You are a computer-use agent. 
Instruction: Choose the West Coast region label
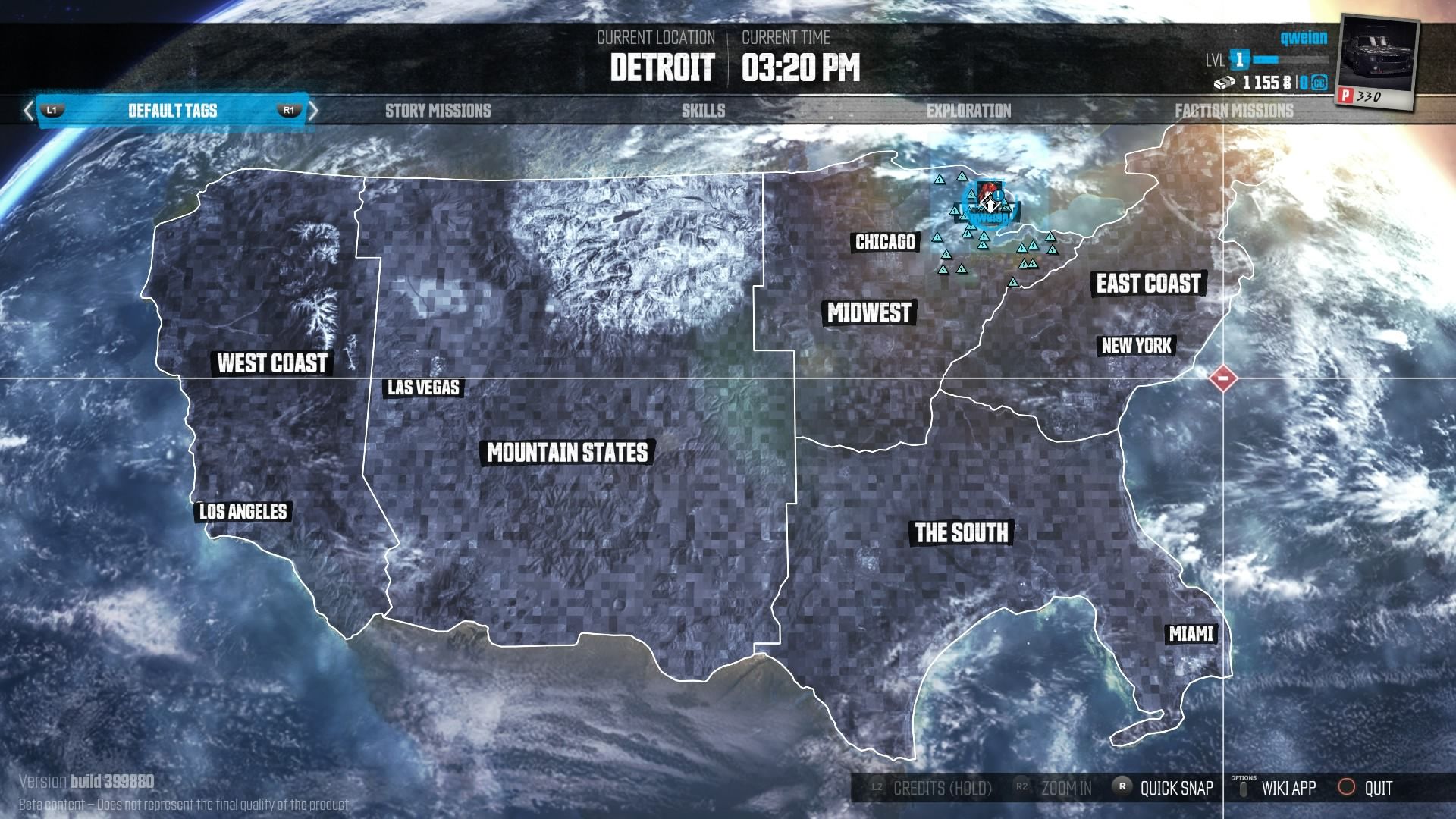pyautogui.click(x=272, y=363)
